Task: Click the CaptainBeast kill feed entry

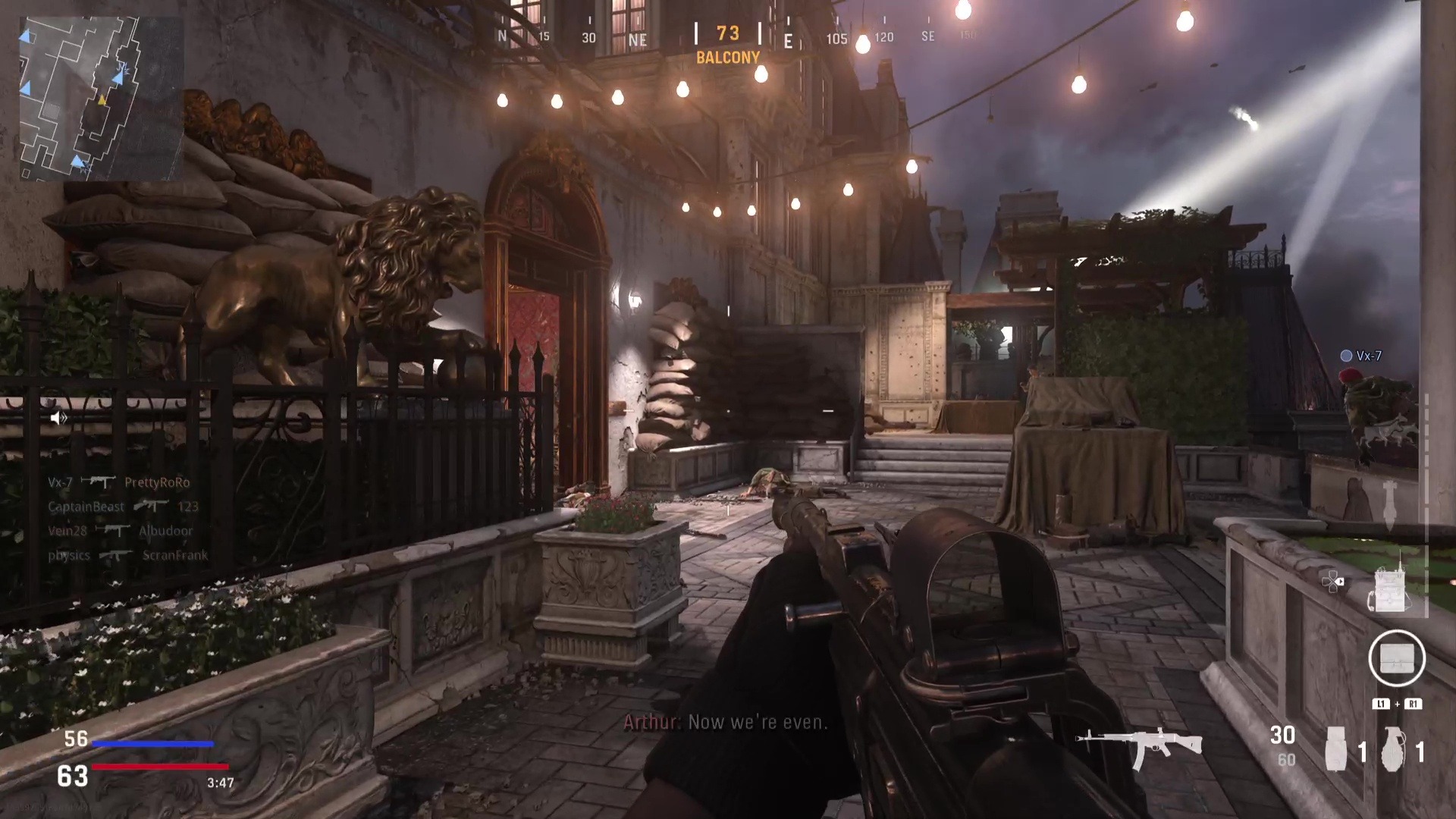Action: tap(123, 507)
